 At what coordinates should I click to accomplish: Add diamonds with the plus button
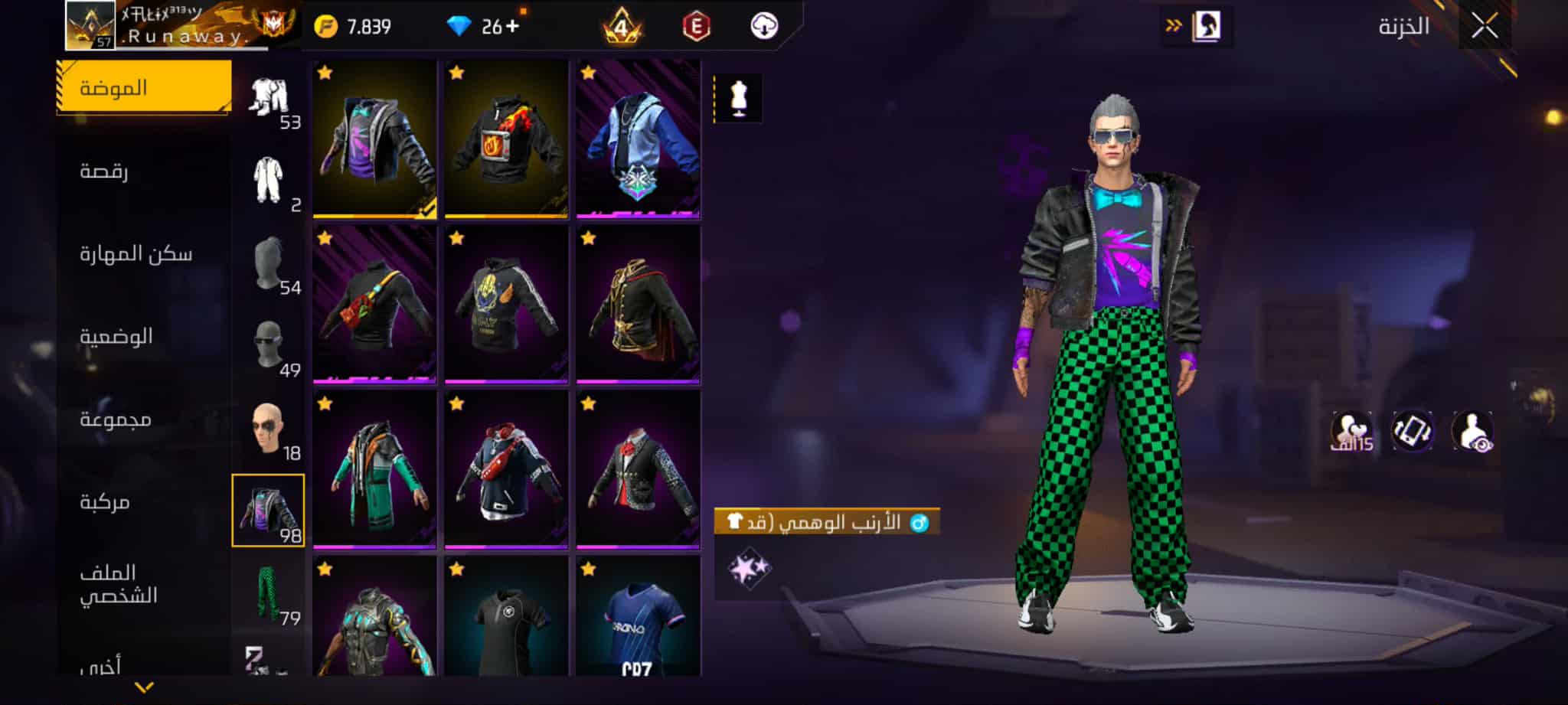(x=511, y=27)
